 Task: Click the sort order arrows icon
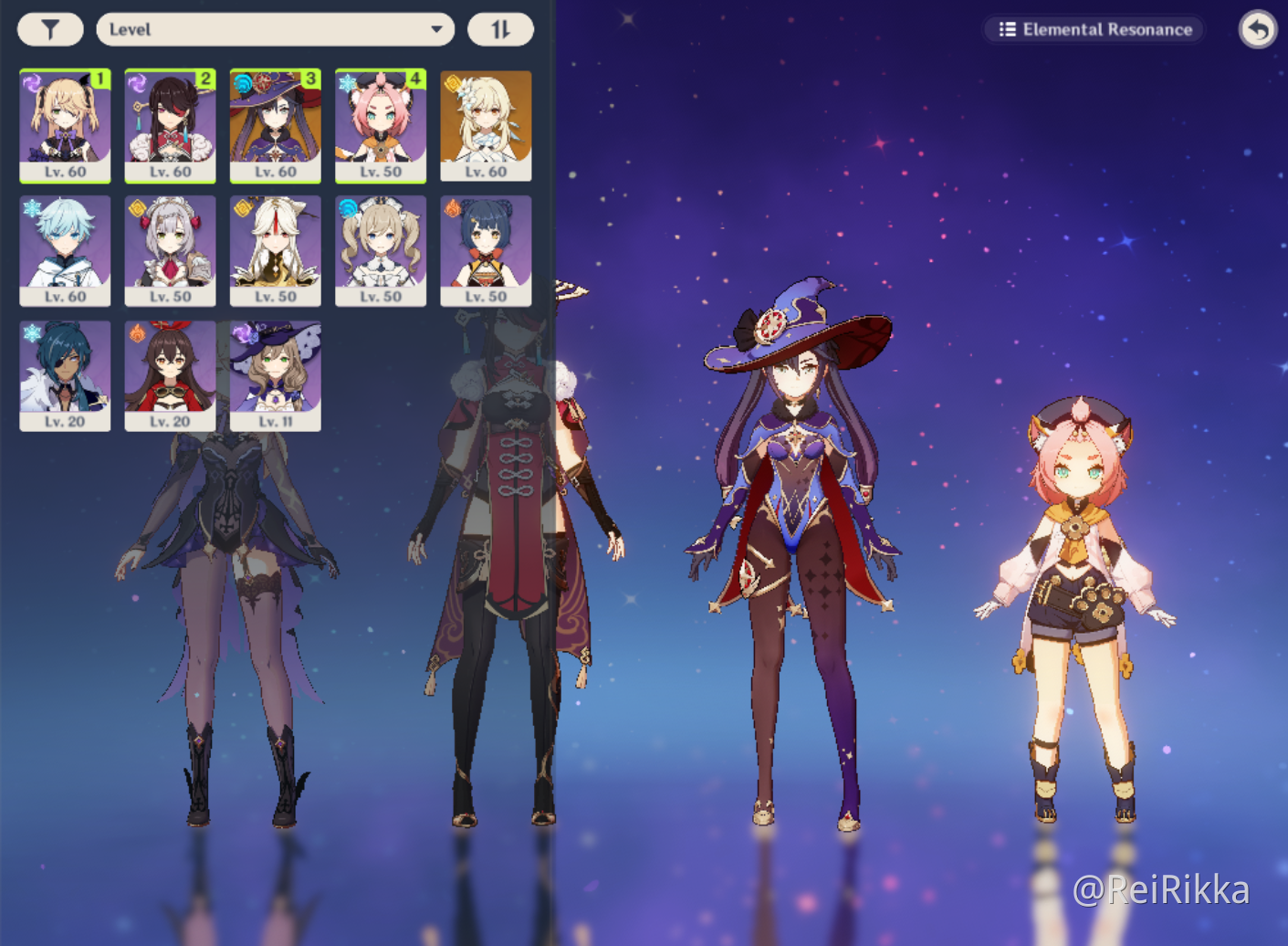point(503,28)
